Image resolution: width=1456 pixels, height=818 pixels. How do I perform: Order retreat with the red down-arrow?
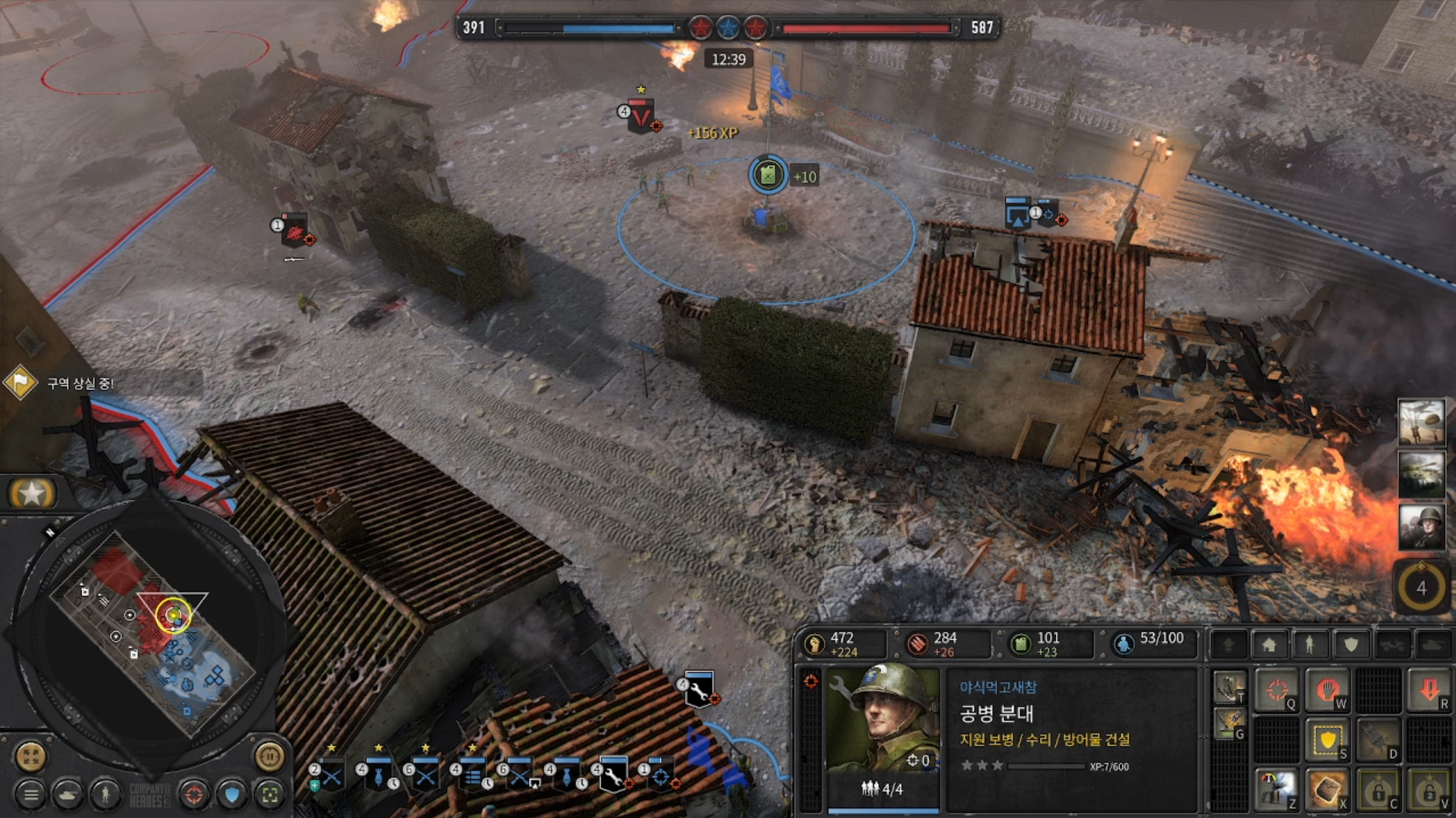click(x=1429, y=691)
